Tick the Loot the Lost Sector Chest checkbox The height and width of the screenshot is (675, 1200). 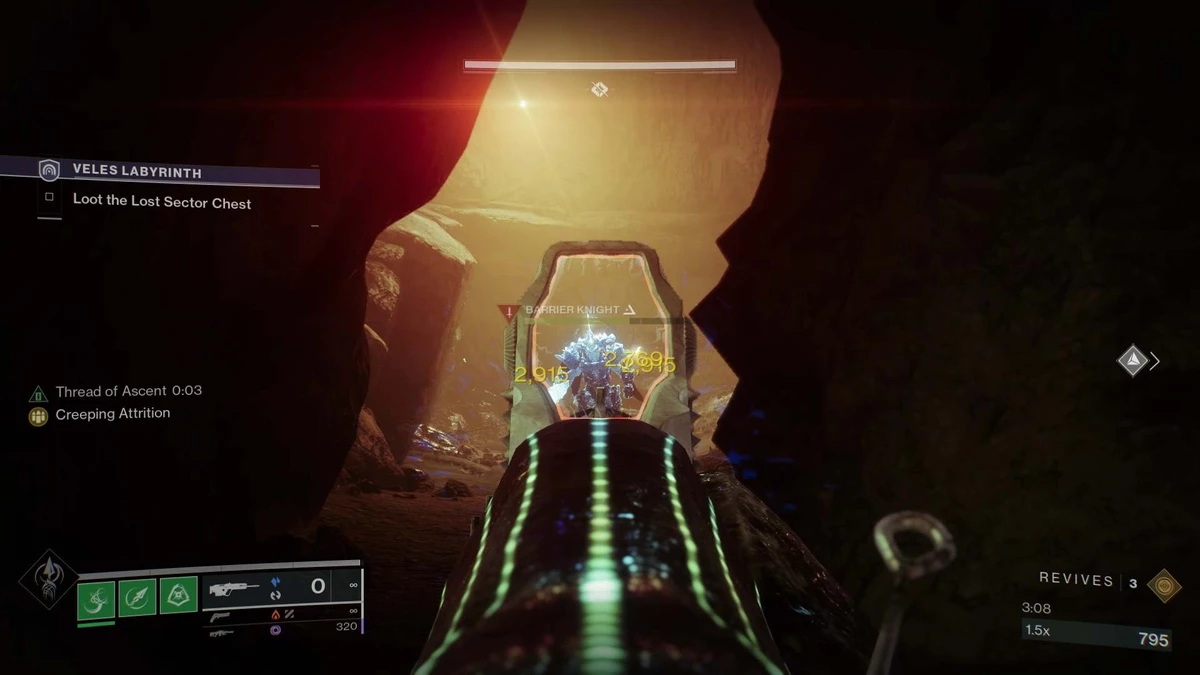pos(50,199)
